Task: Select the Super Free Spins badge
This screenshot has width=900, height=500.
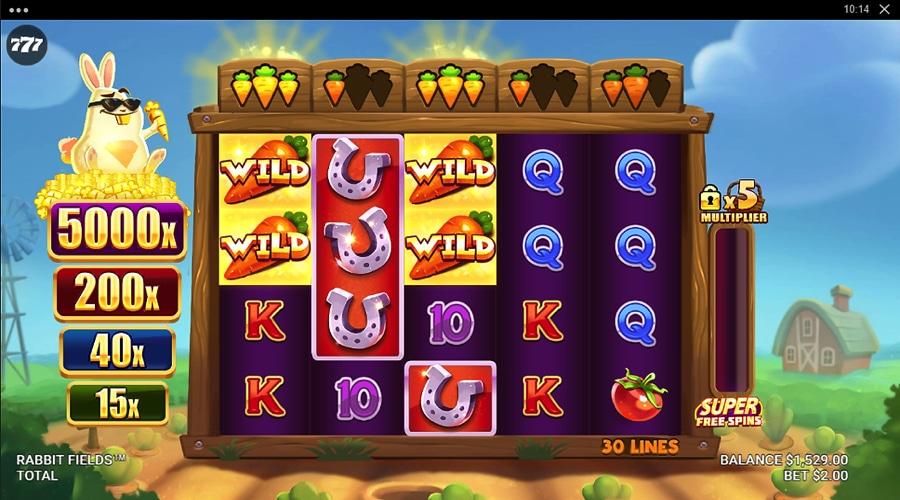Action: [x=728, y=411]
